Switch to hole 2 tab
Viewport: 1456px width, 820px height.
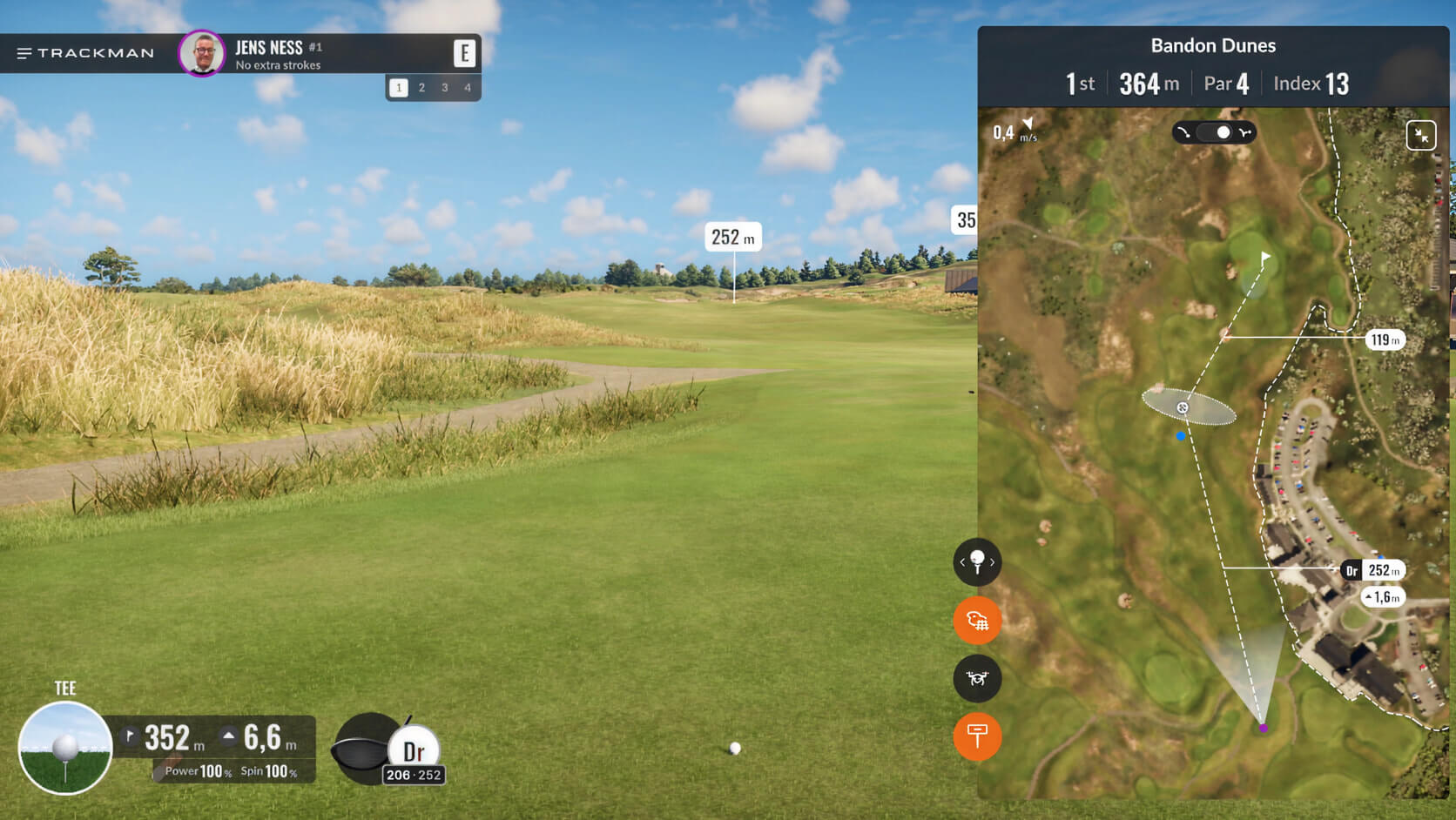(x=422, y=87)
